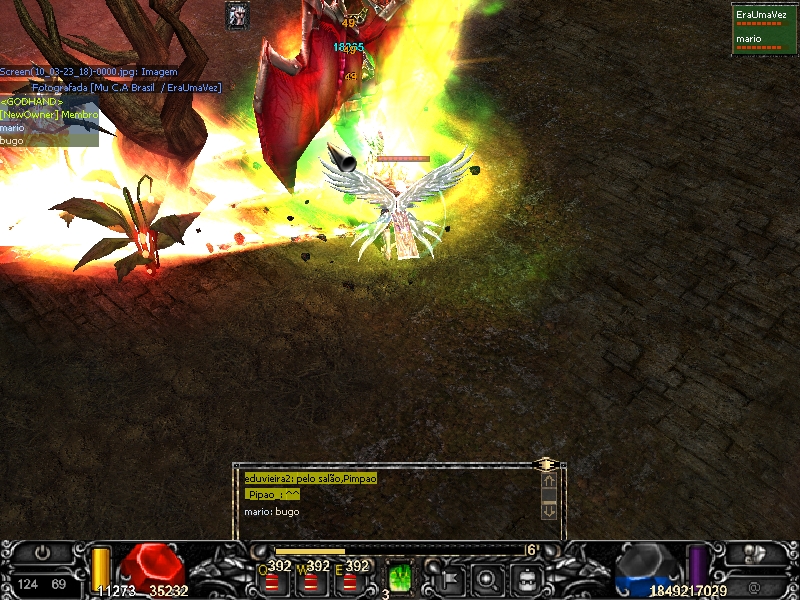The image size is (800, 600).
Task: Open the bag icon button
Action: coord(527,578)
